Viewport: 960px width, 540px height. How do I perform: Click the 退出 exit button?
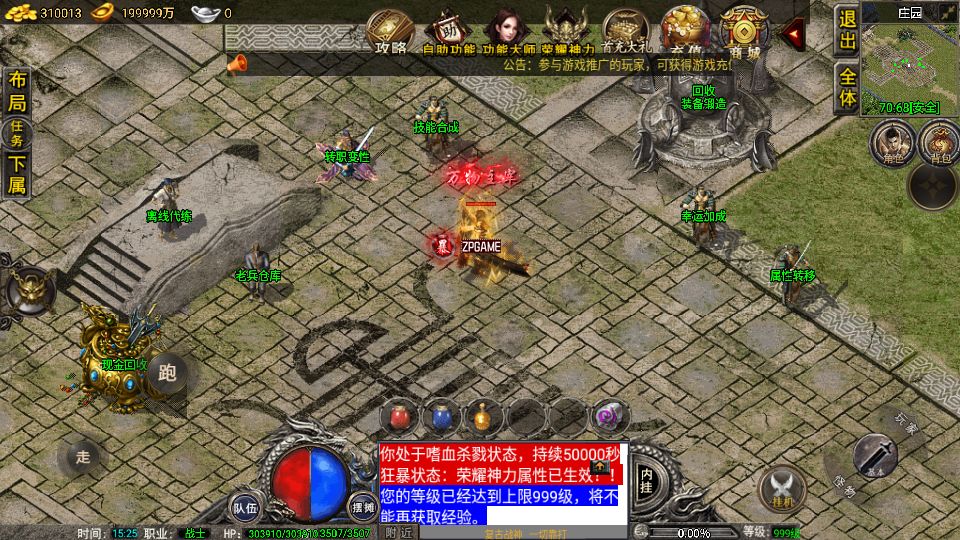point(847,31)
